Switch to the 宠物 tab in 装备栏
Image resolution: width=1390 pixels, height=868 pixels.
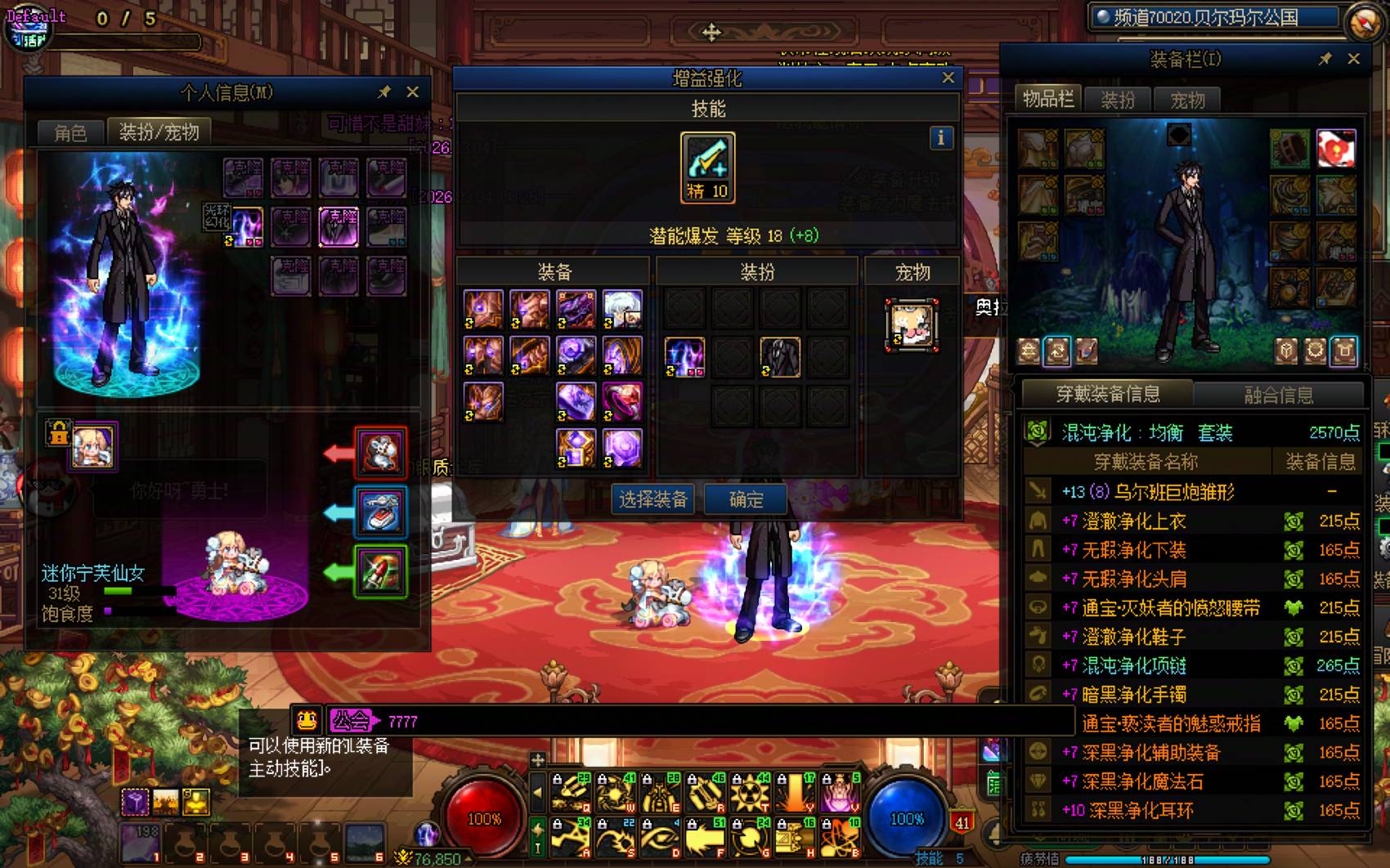tap(1187, 100)
